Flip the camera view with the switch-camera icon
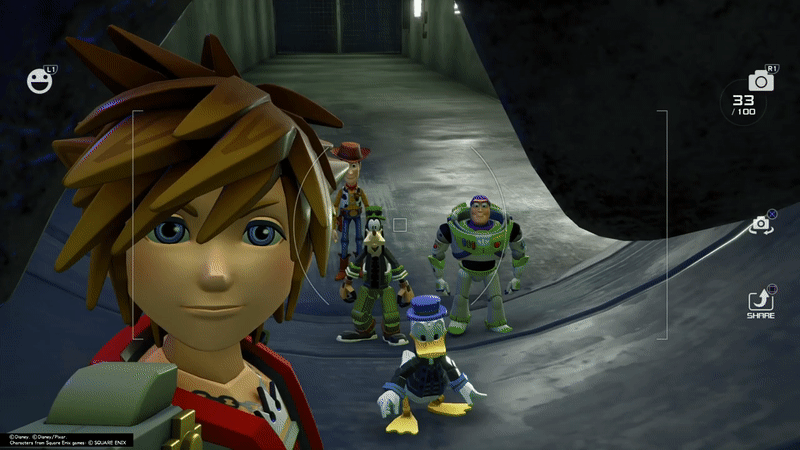800x450 pixels. [761, 226]
